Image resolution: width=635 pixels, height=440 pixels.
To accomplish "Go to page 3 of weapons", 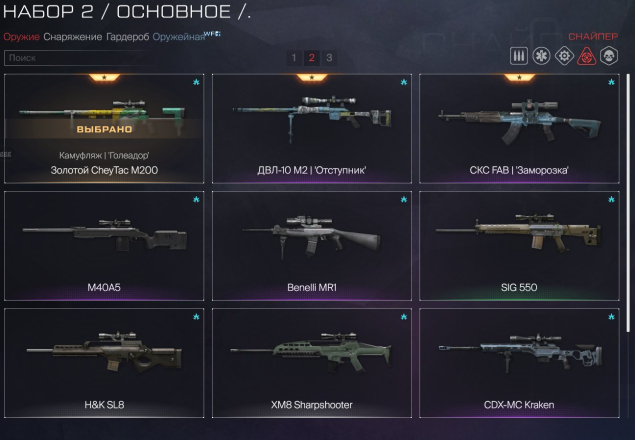I will pyautogui.click(x=329, y=58).
